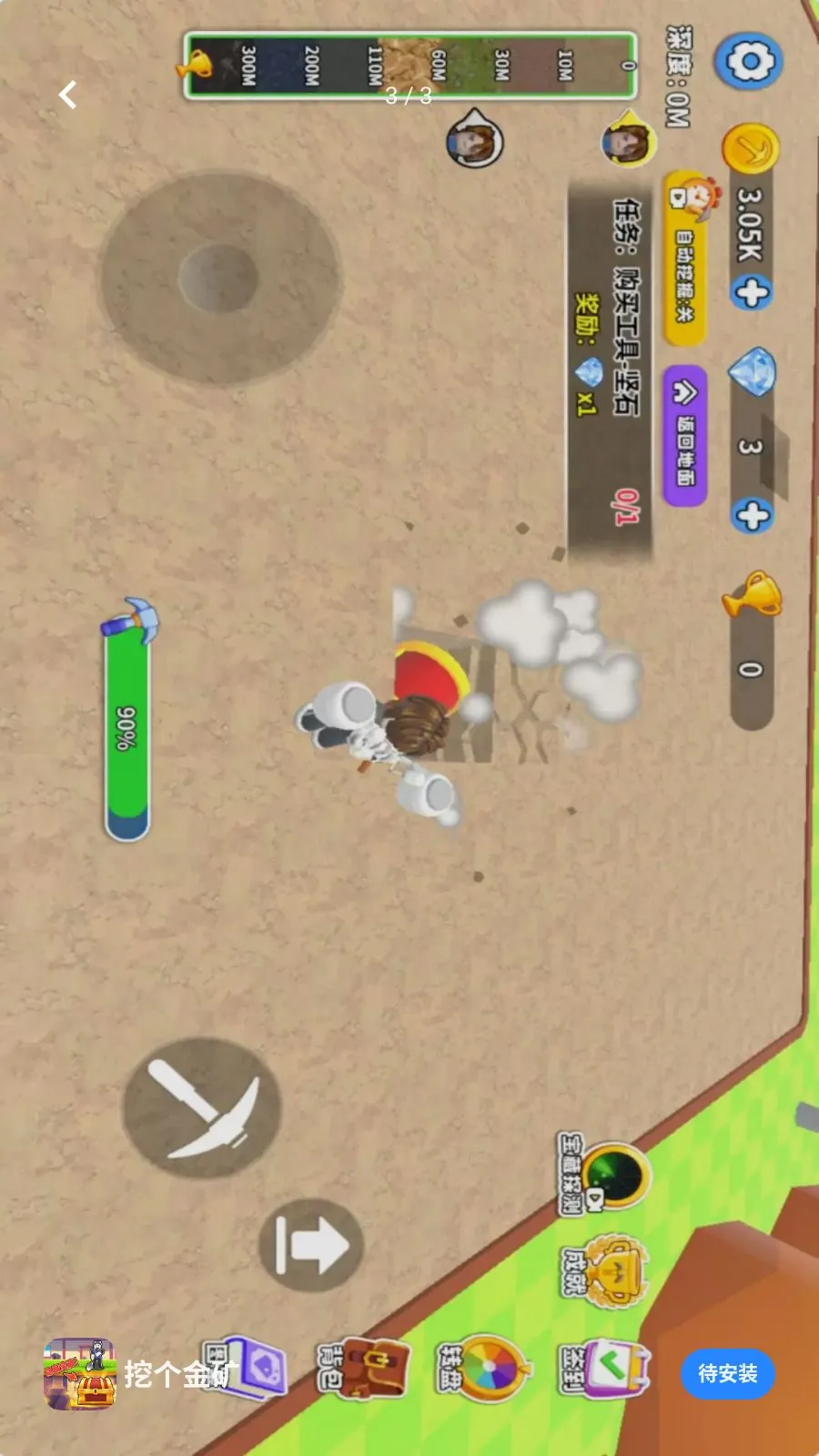Touch the virtual movement joystick

point(219,277)
